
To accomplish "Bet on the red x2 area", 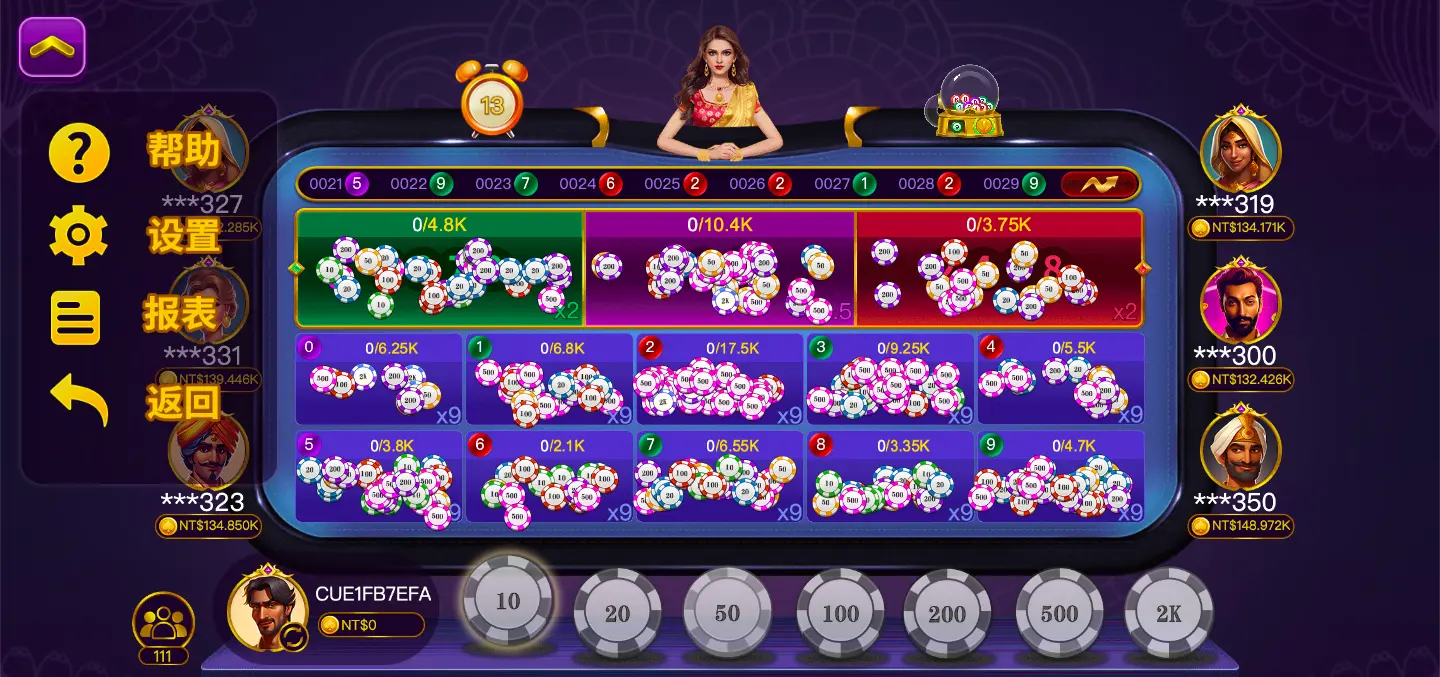I will [x=998, y=268].
